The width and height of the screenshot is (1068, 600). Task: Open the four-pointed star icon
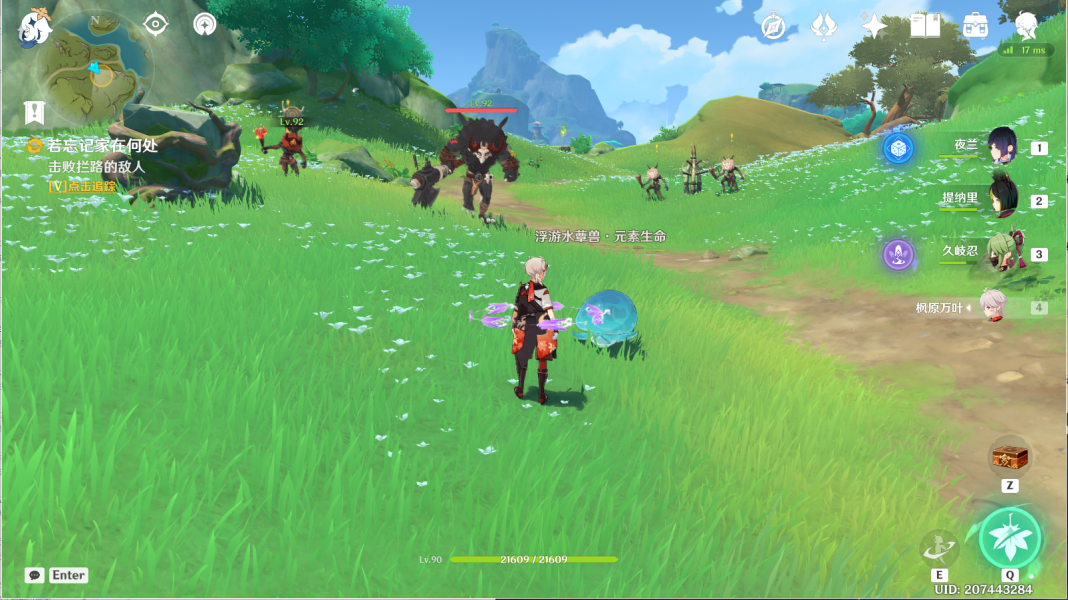(874, 27)
